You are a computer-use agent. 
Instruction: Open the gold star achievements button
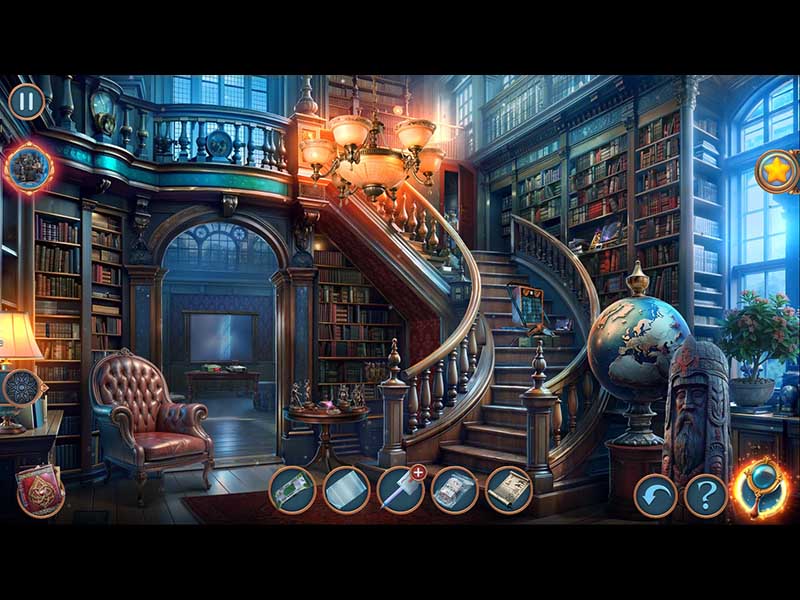pyautogui.click(x=775, y=171)
